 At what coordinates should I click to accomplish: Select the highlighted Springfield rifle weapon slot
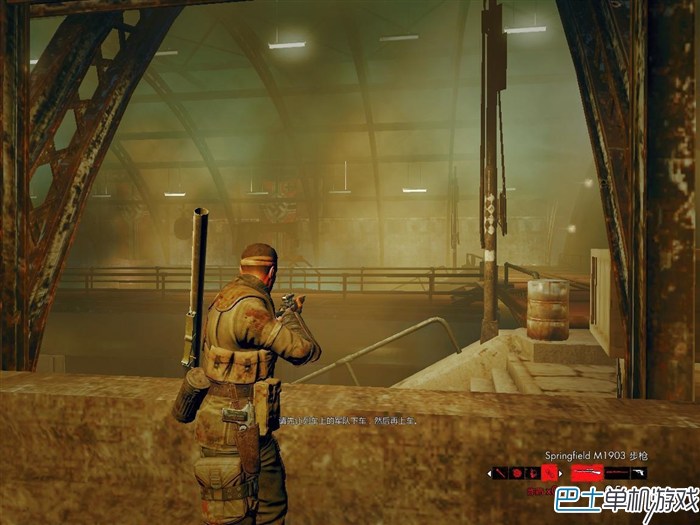587,472
